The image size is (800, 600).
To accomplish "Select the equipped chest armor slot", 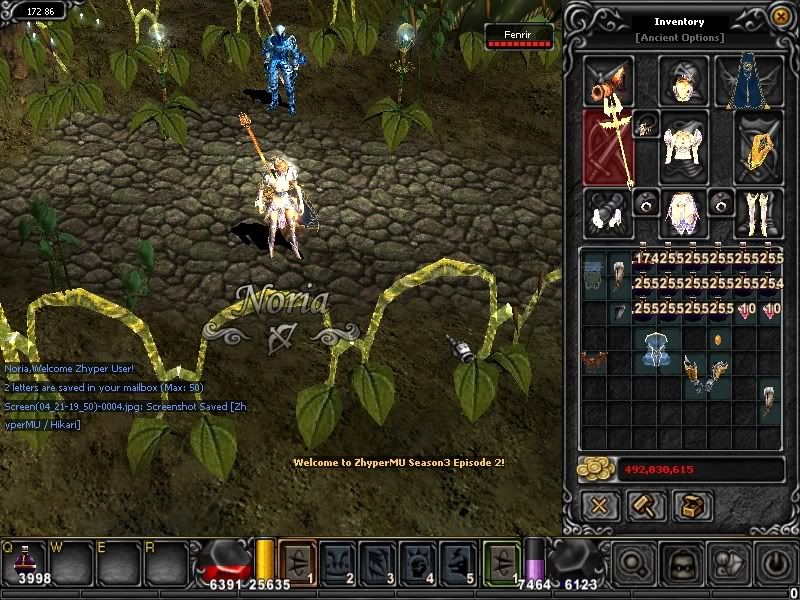I will click(x=683, y=145).
